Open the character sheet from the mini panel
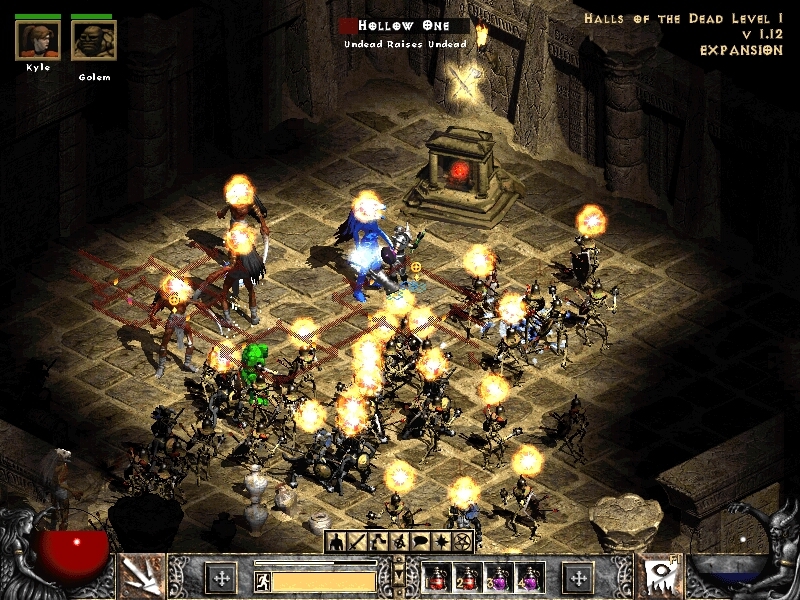Screen dimensions: 800x600 (x=337, y=542)
